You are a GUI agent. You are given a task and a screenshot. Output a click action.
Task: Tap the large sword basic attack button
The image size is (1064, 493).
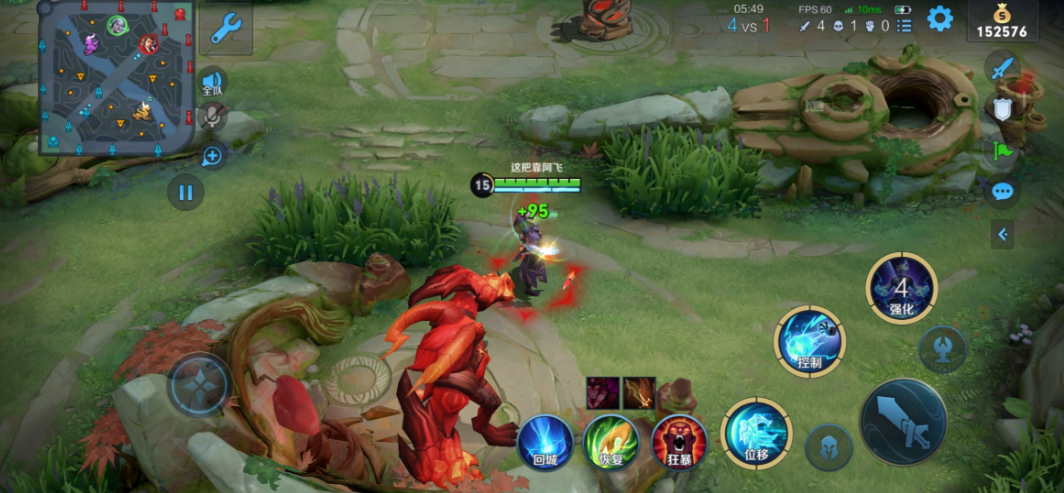pyautogui.click(x=903, y=421)
